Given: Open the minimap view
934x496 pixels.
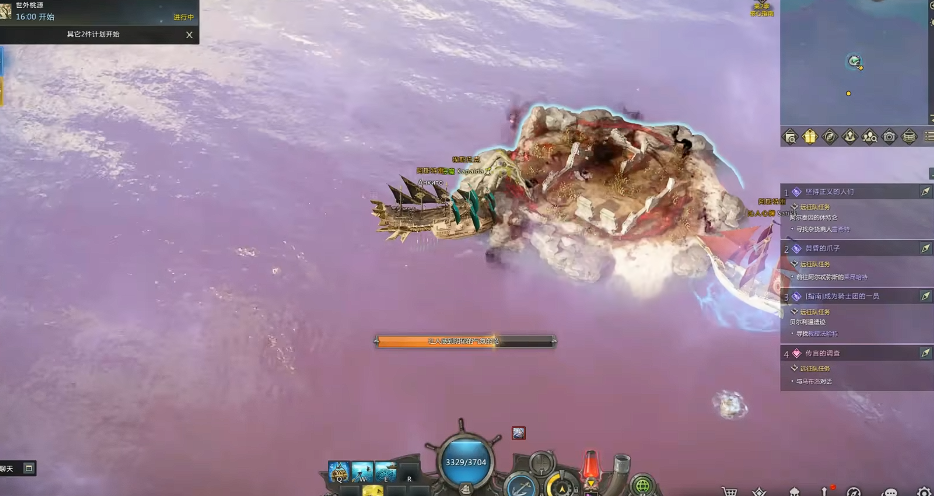Looking at the screenshot, I should 855,62.
